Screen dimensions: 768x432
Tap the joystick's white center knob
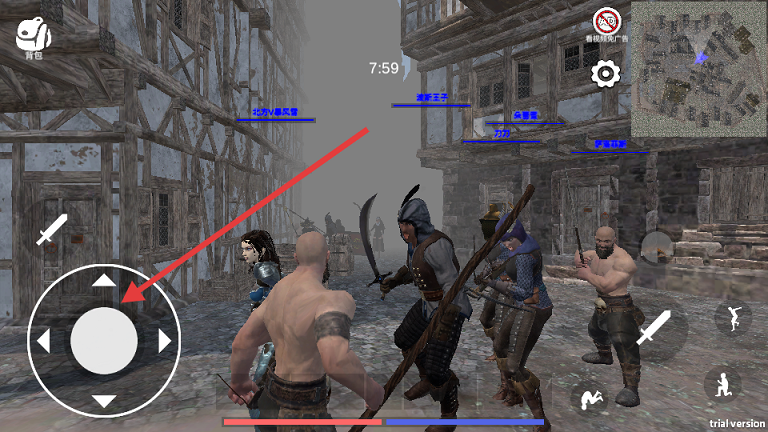[x=104, y=341]
